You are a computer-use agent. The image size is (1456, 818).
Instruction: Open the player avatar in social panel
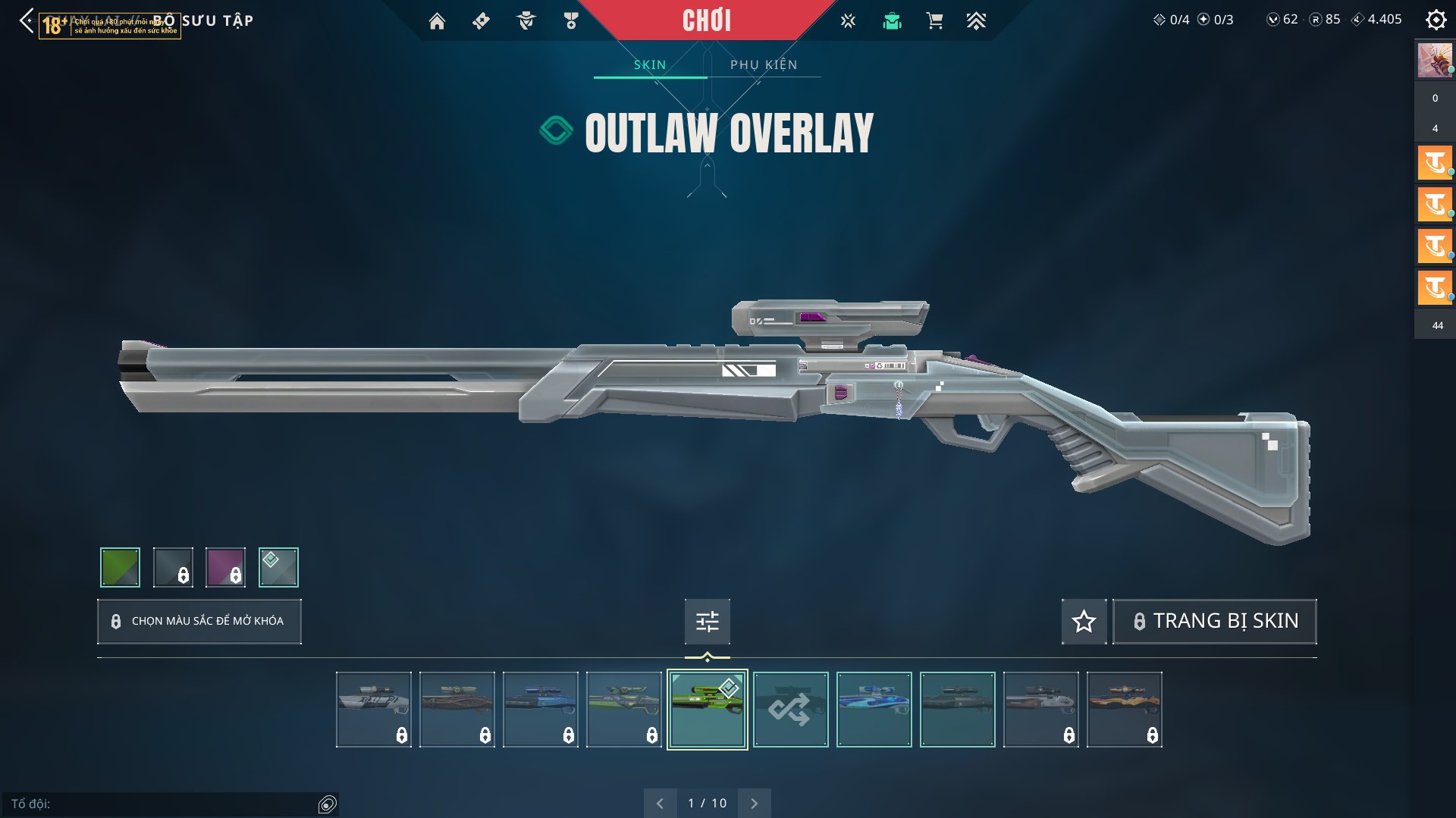click(1434, 61)
